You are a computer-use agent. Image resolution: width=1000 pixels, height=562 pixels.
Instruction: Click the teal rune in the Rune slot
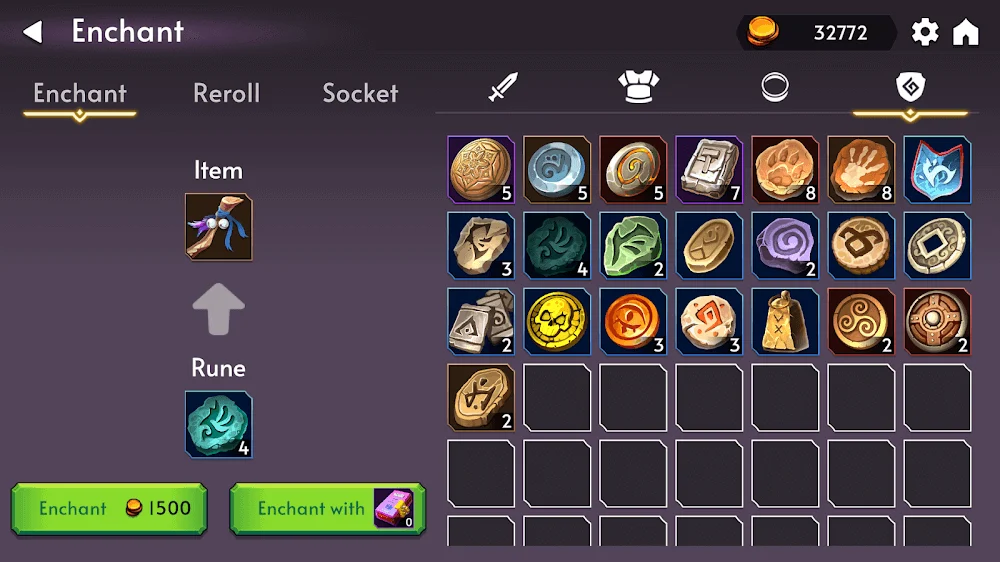[x=219, y=424]
